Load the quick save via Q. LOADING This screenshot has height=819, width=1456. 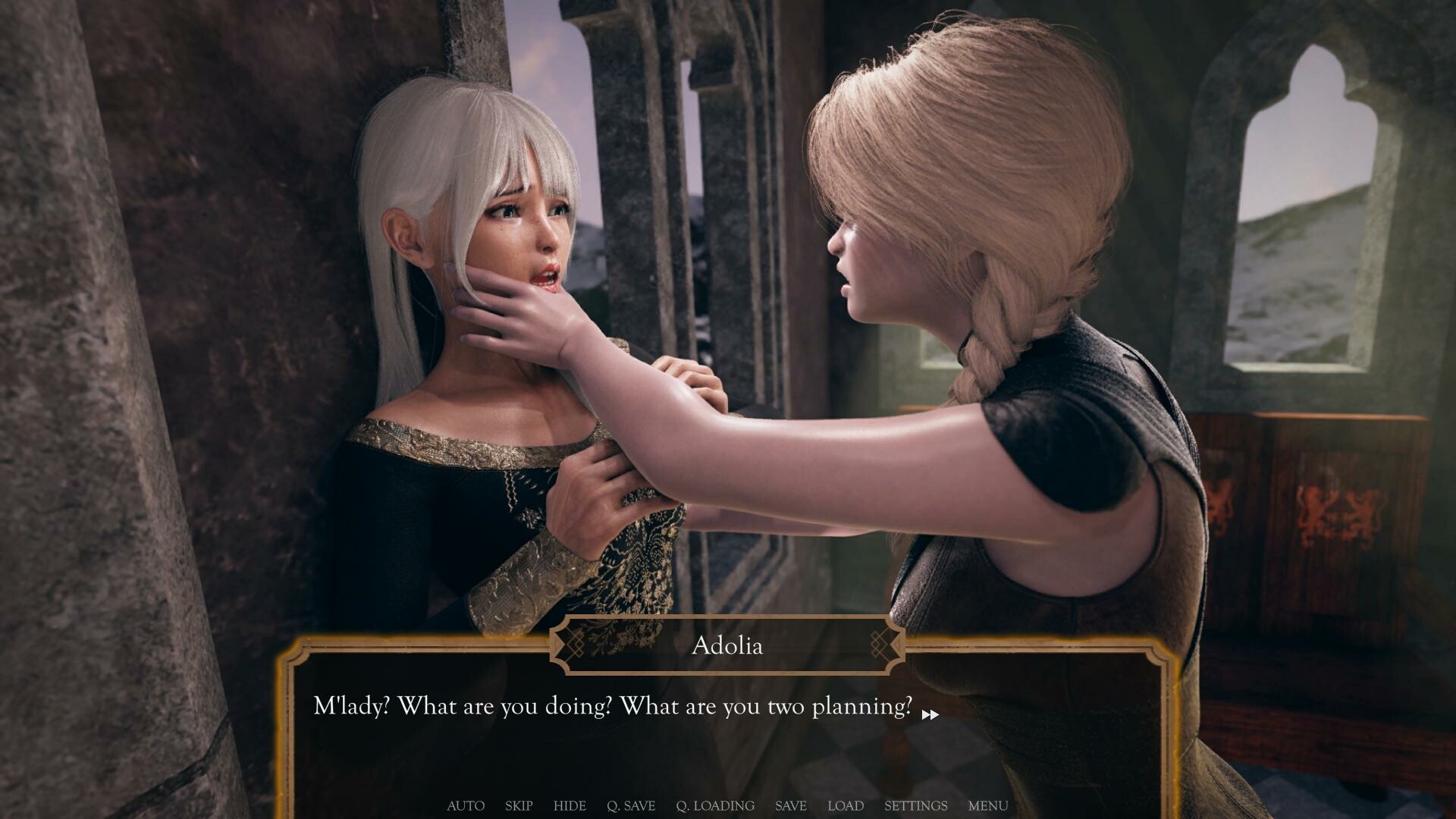click(x=715, y=806)
